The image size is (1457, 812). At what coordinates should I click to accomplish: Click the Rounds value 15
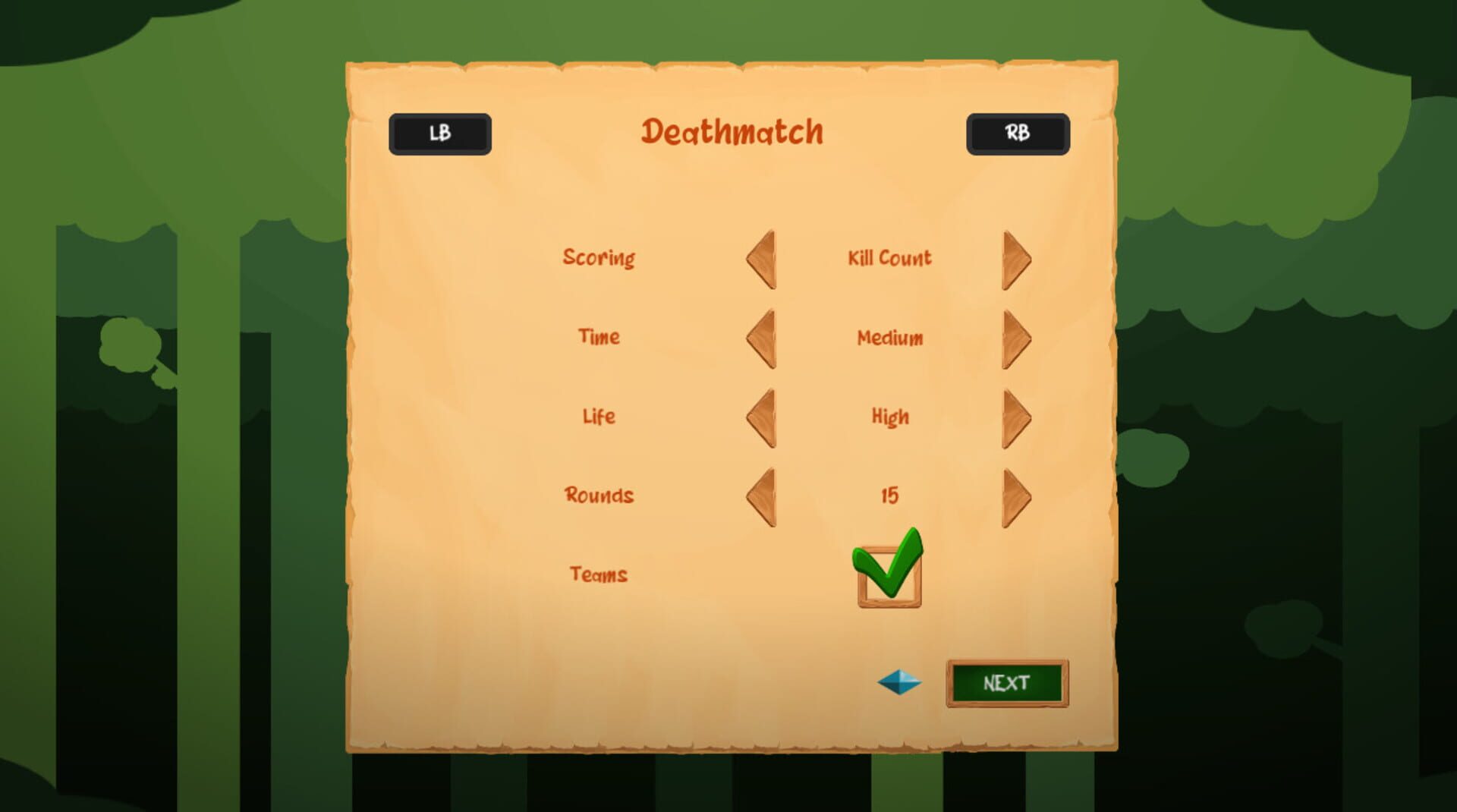tap(889, 496)
